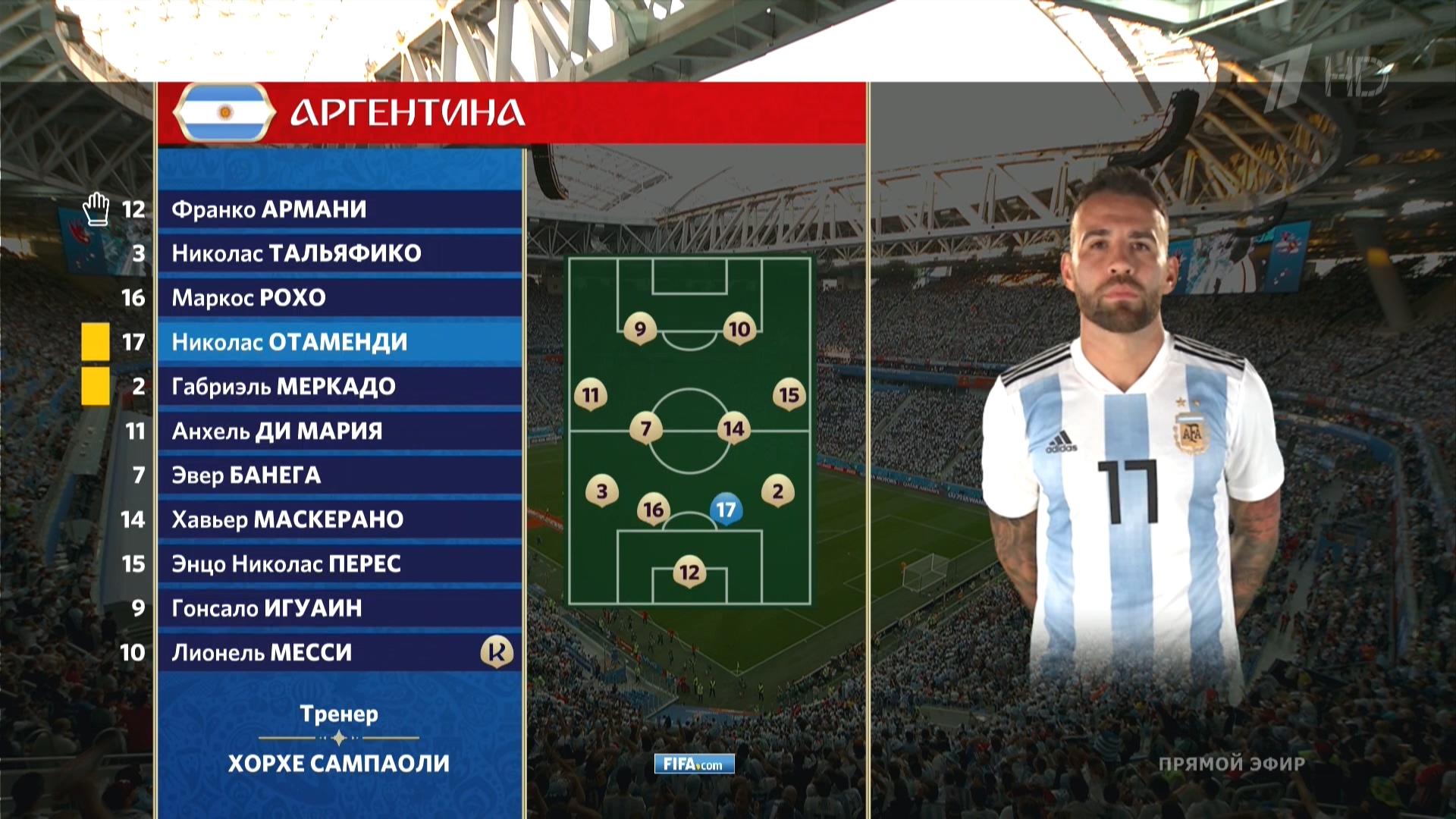The height and width of the screenshot is (819, 1456).
Task: Select the number 9 striker marker
Action: 640,328
